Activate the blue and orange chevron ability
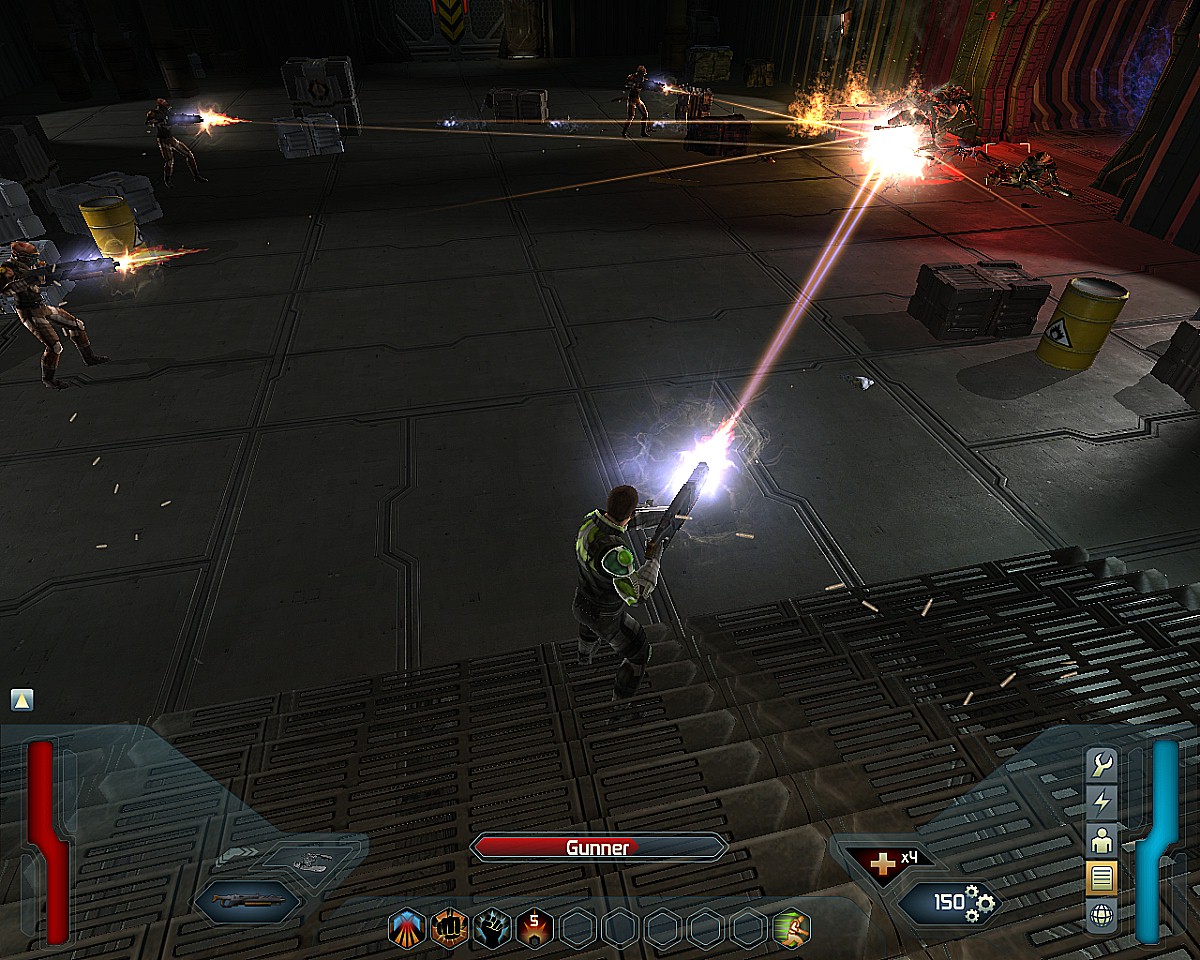Image resolution: width=1200 pixels, height=960 pixels. 407,929
